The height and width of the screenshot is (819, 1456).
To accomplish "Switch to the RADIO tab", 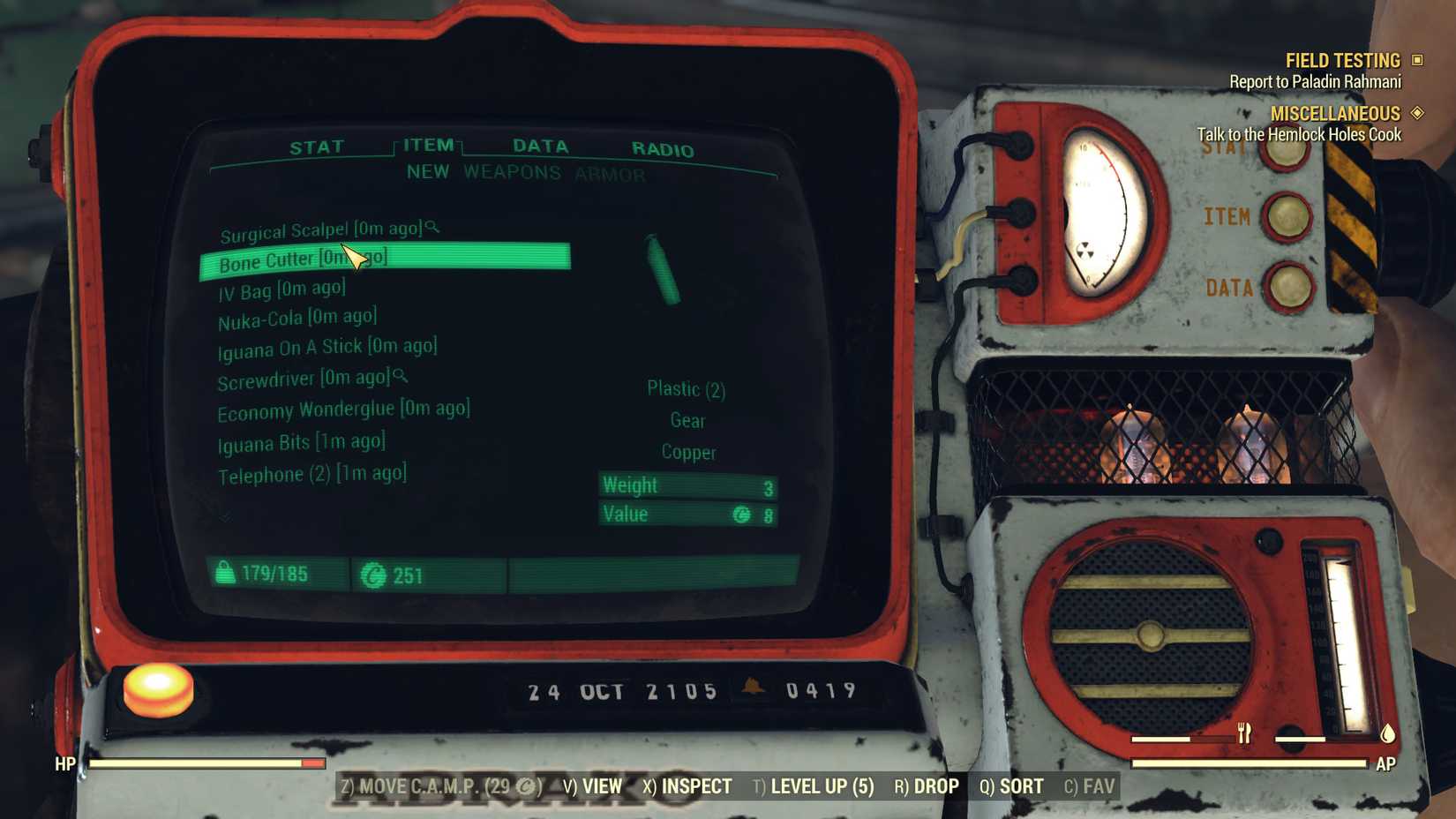I will (x=661, y=147).
